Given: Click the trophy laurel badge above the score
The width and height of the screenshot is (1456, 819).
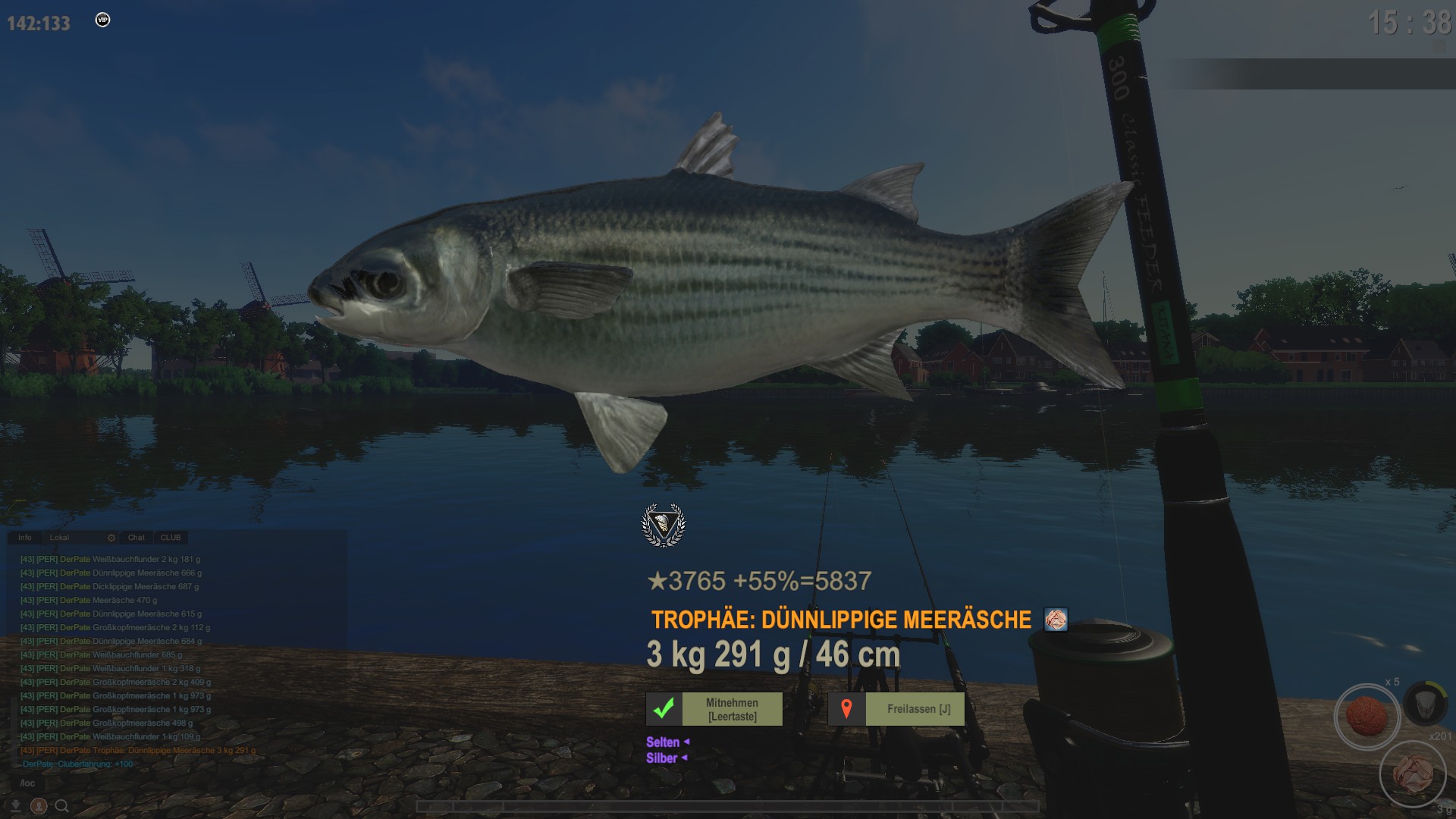Looking at the screenshot, I should tap(664, 525).
